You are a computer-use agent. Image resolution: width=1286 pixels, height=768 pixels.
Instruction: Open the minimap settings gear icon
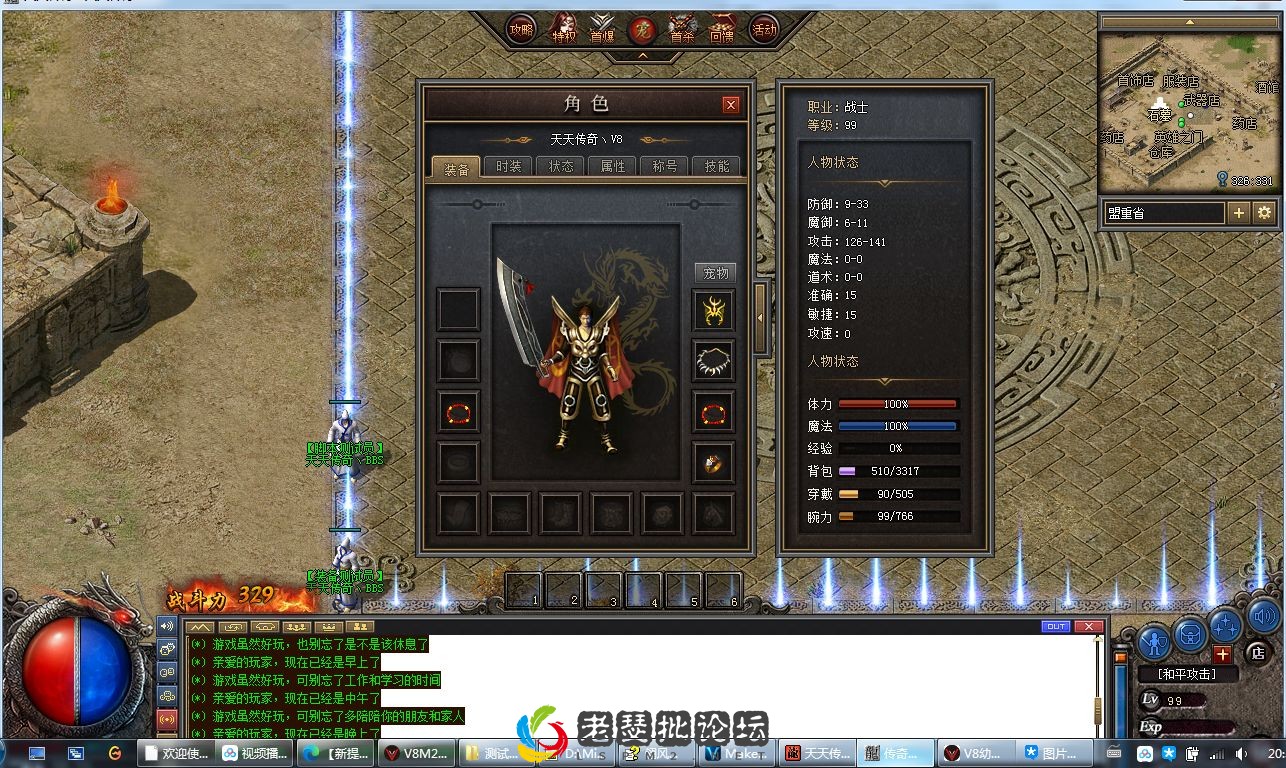1262,212
